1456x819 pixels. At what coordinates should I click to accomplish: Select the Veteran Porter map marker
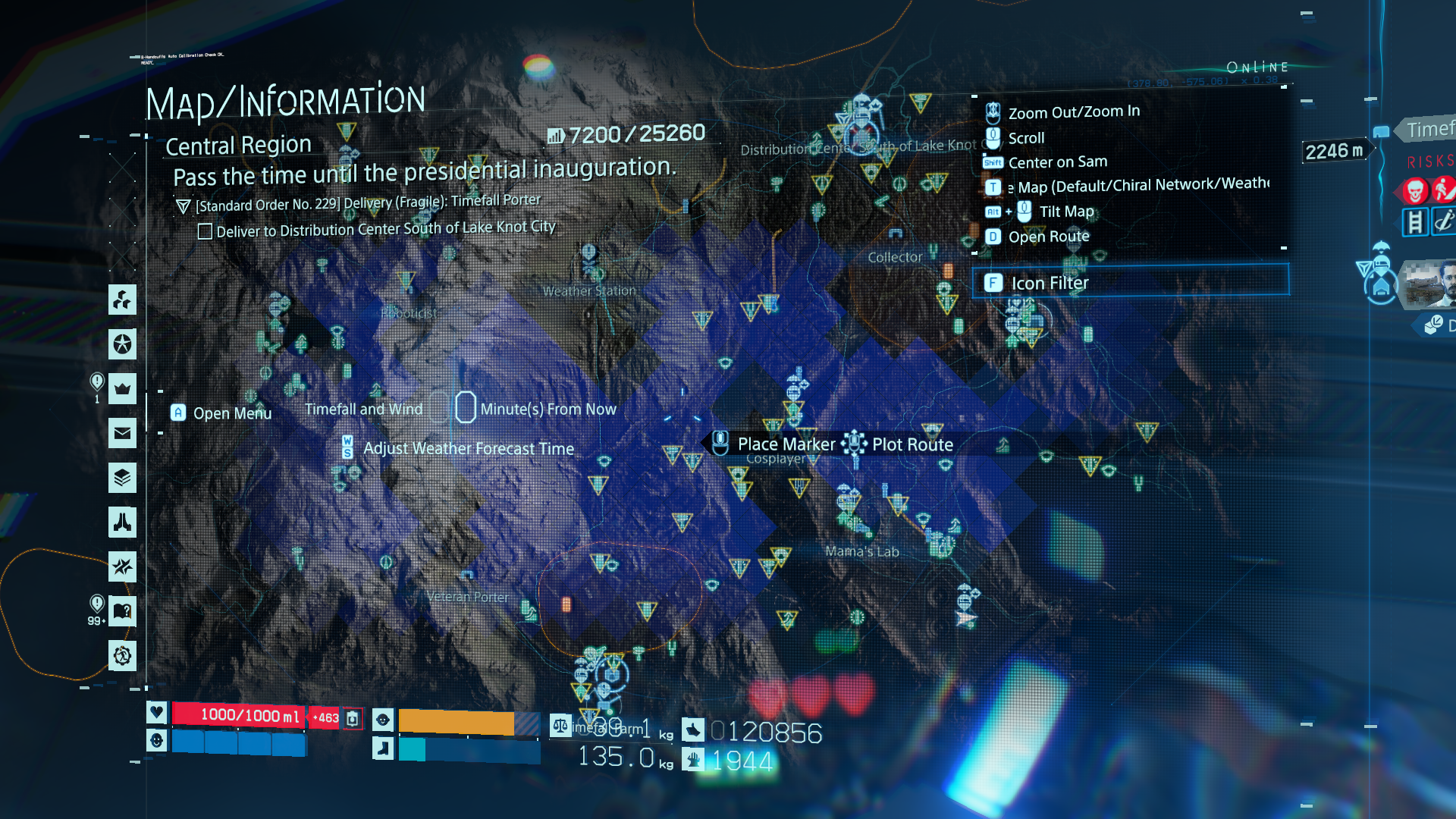[x=467, y=597]
